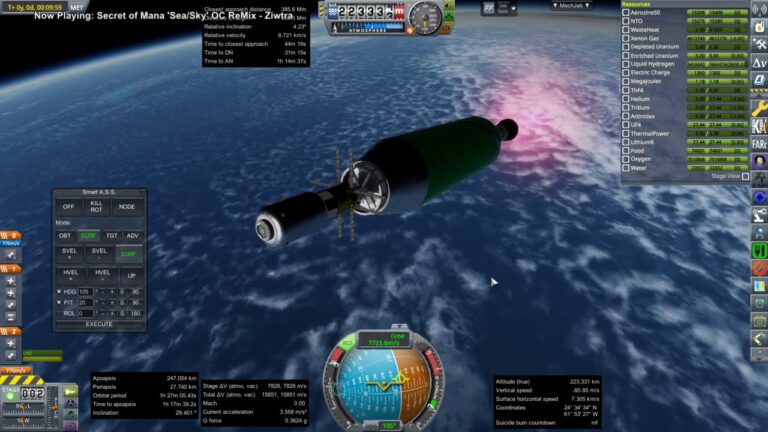
Task: Choose the ADV mode option
Action: click(x=133, y=236)
